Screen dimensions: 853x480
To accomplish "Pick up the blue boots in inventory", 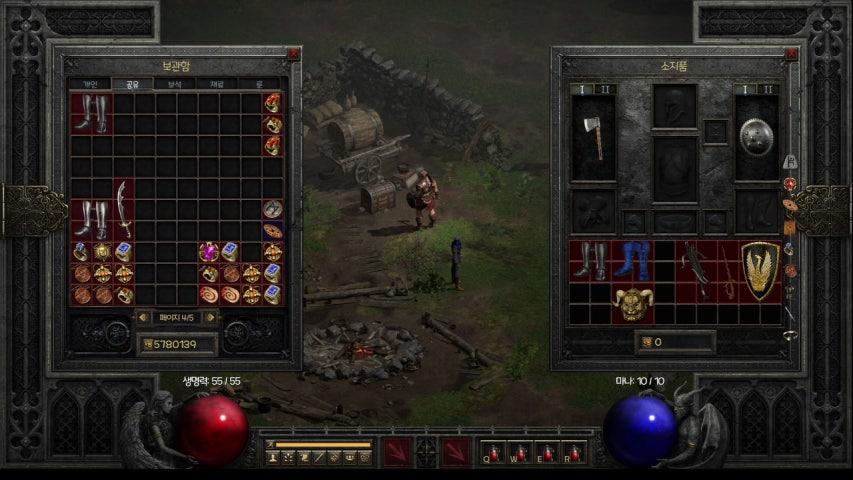I will [x=632, y=260].
